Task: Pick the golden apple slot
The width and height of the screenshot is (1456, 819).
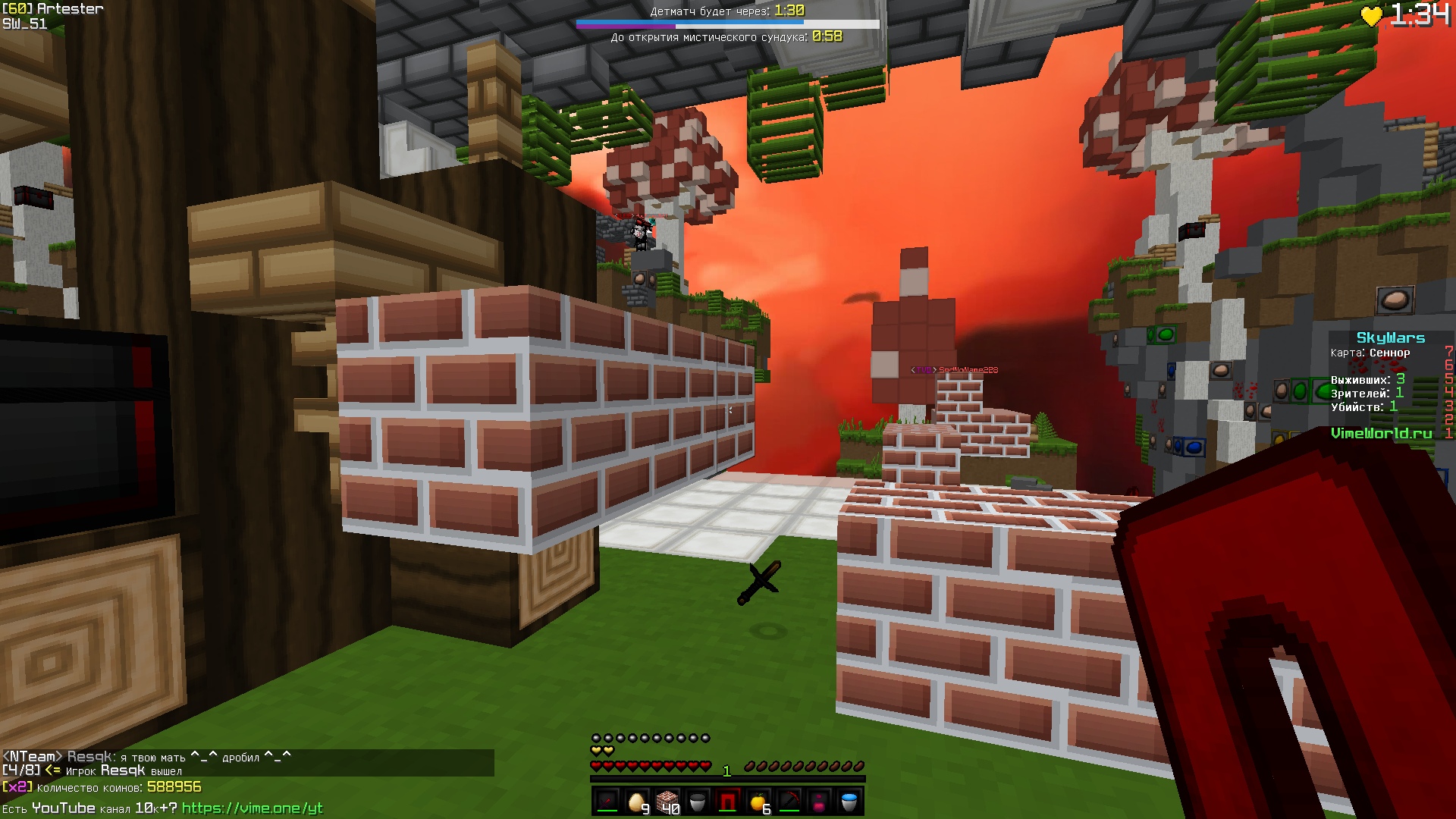Action: [x=758, y=801]
